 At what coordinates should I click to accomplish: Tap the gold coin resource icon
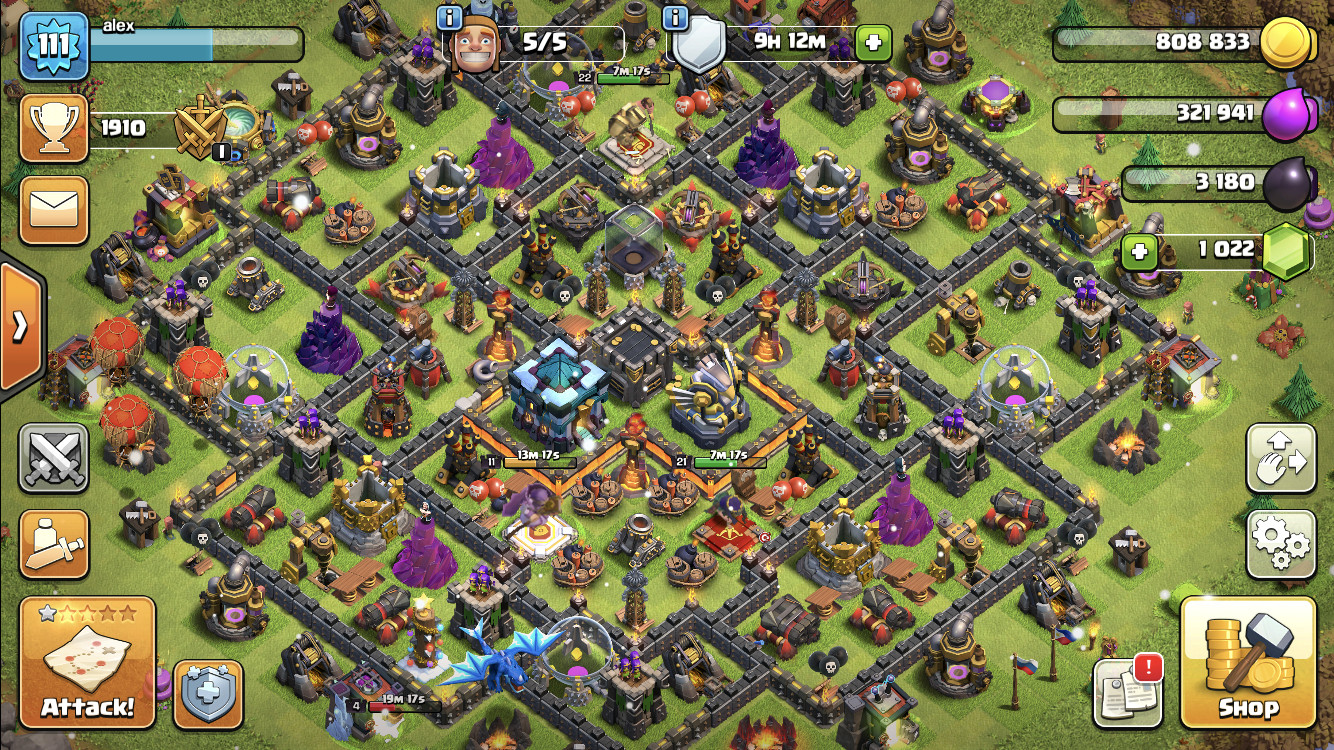tap(1284, 44)
